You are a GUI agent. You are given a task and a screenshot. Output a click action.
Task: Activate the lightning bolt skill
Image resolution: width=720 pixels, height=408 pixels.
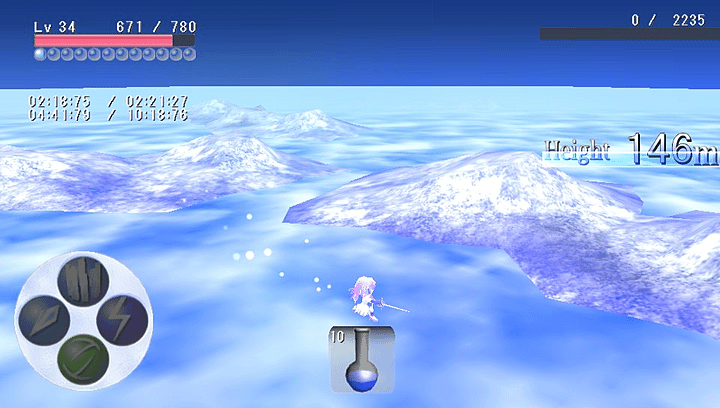click(x=122, y=320)
